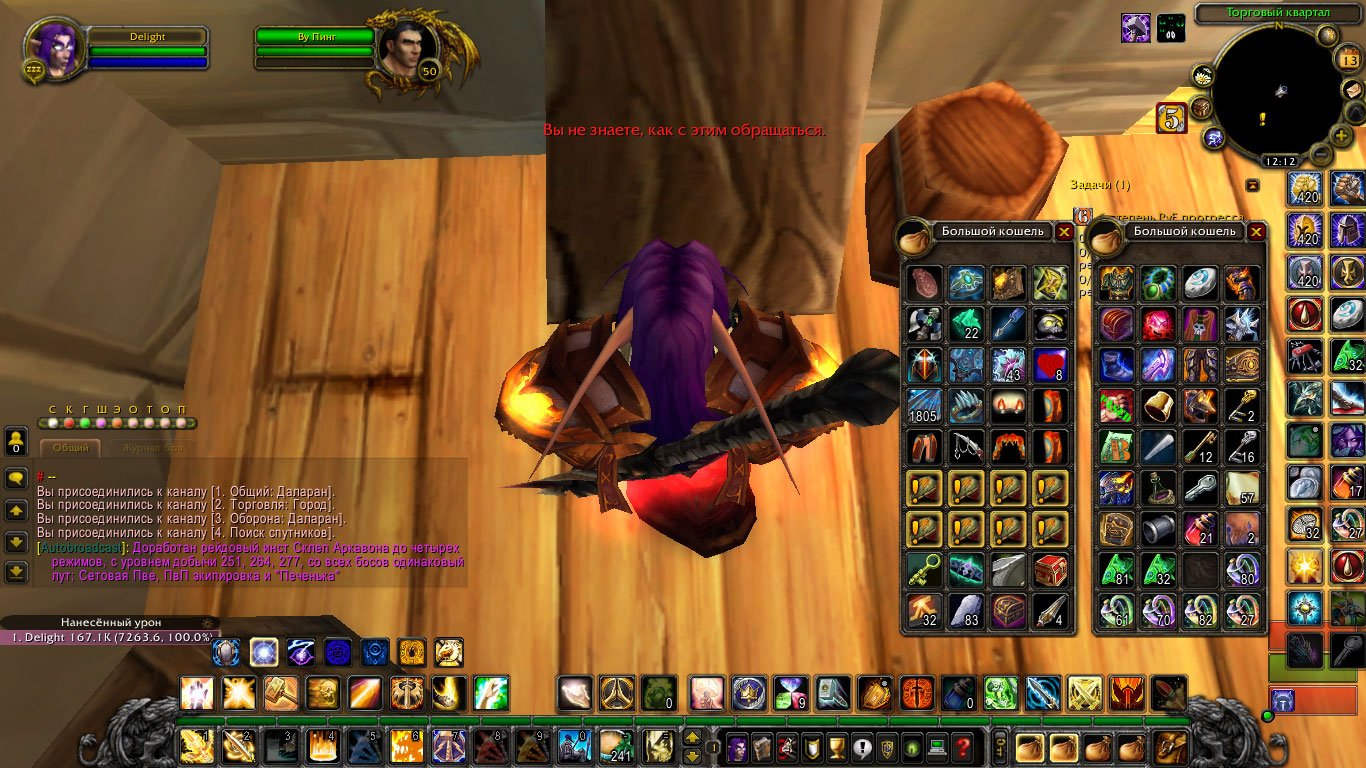Screen dimensions: 1366x768
Task: Toggle the 'К' chat channel dot
Action: tap(69, 424)
